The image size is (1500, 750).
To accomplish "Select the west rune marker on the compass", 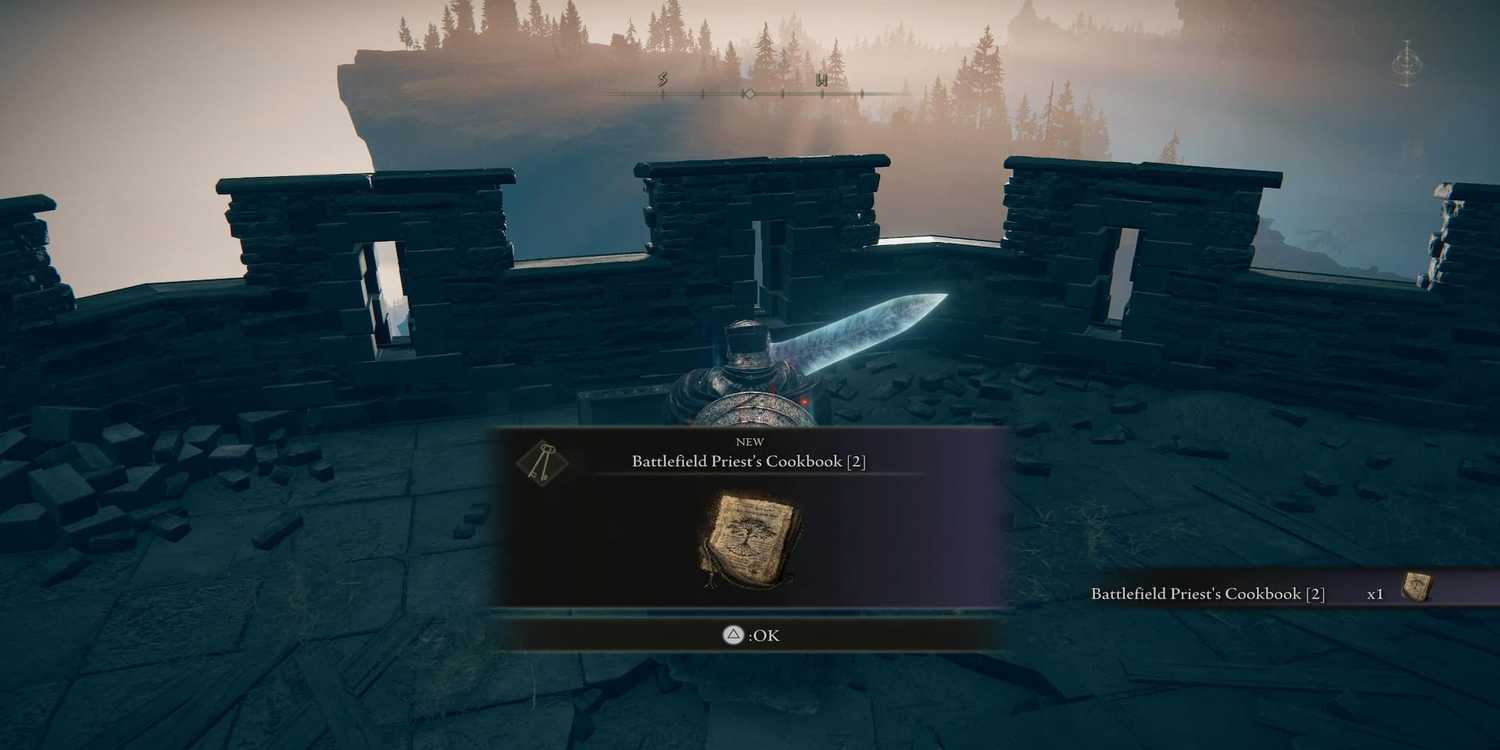I will click(x=823, y=80).
